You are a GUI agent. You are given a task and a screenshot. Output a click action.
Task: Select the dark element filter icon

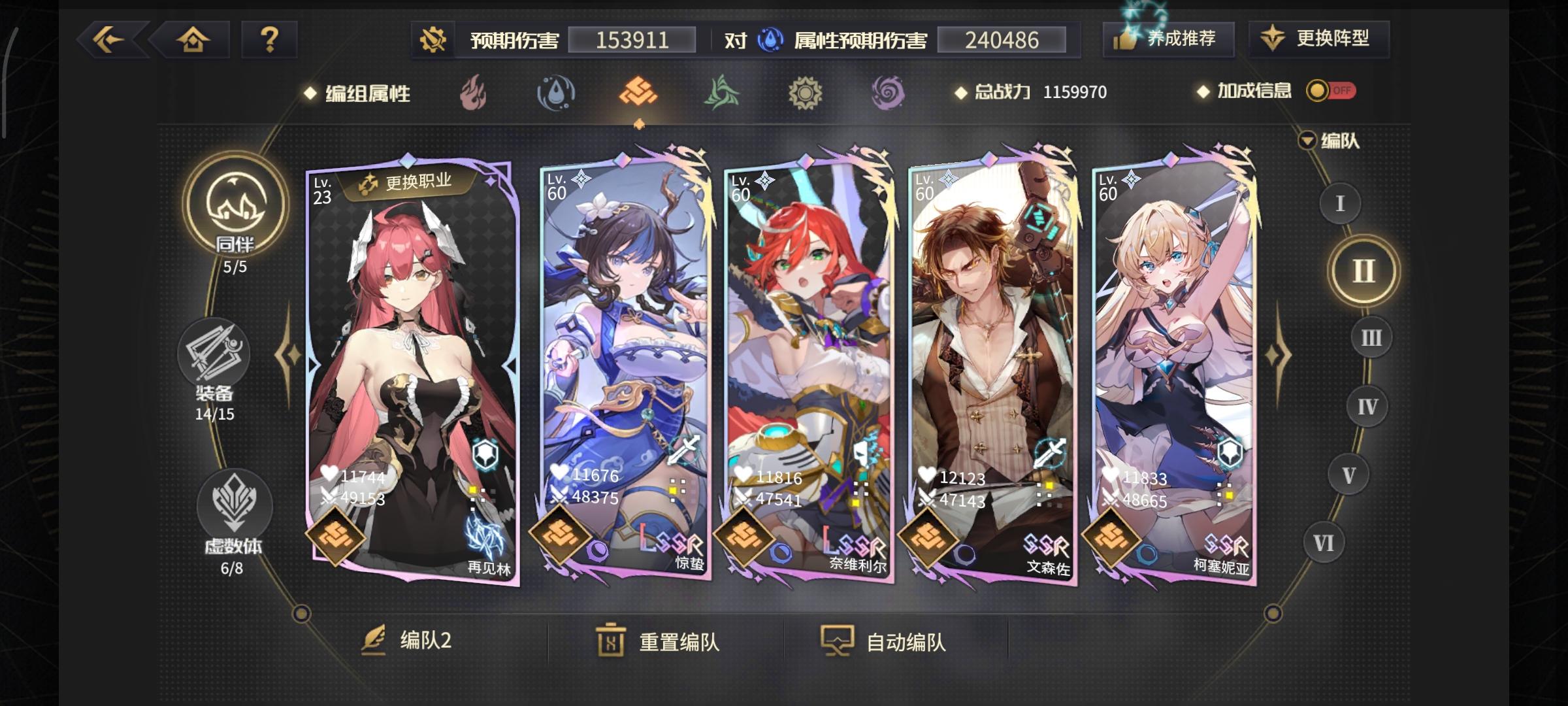click(x=889, y=93)
